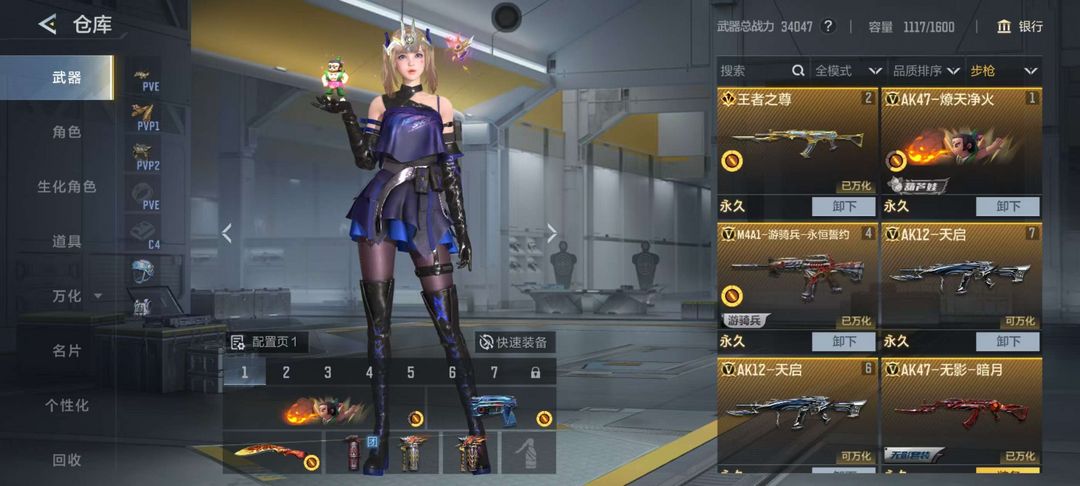Select the 道具 tab
Viewport: 1080px width, 486px height.
point(67,241)
